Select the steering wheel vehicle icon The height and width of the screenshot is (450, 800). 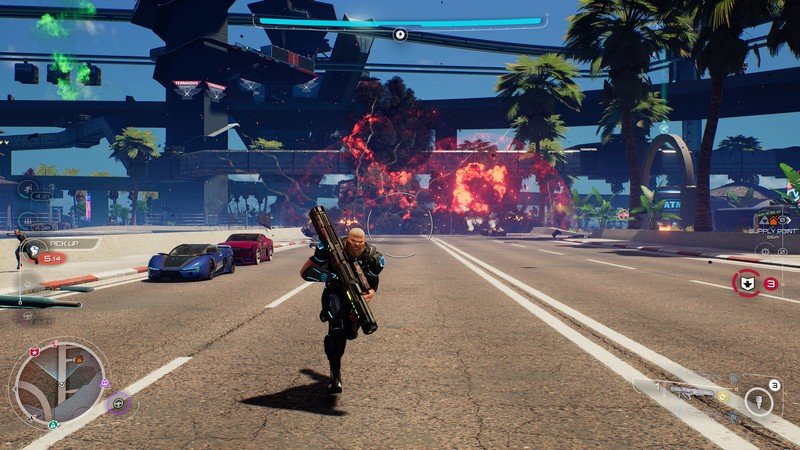coord(120,404)
